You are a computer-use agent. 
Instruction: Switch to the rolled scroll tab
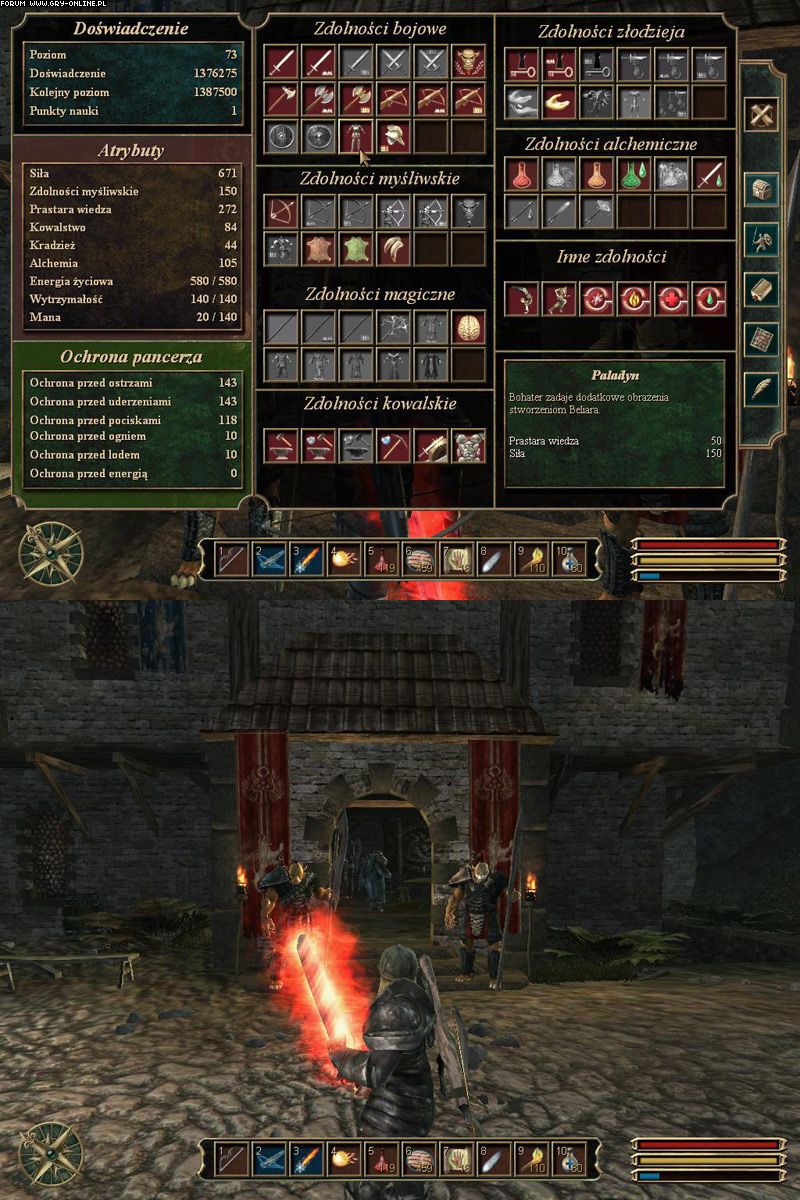[x=764, y=288]
